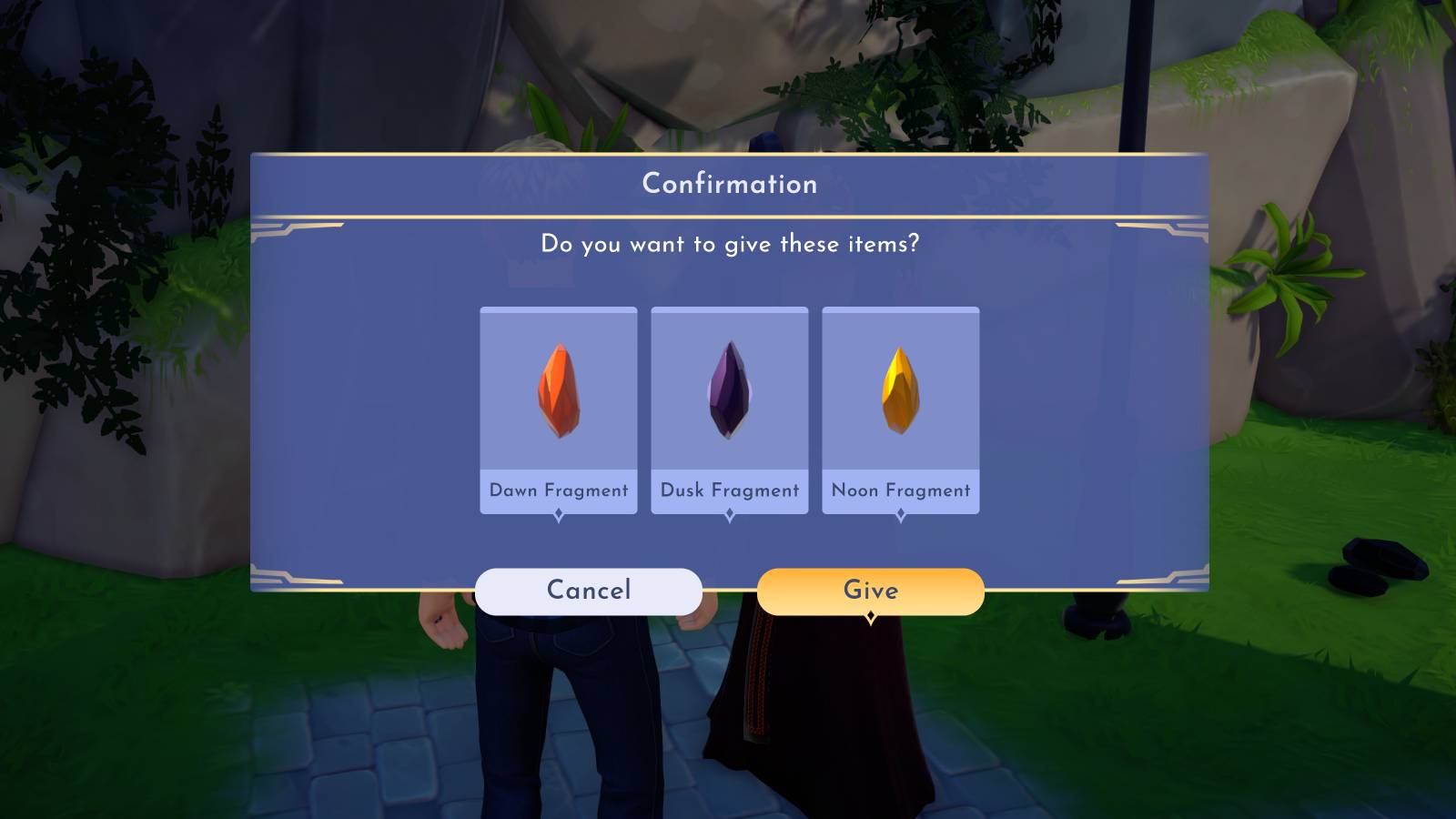Click the diamond pointer below the Give button
The image size is (1456, 819).
(872, 615)
